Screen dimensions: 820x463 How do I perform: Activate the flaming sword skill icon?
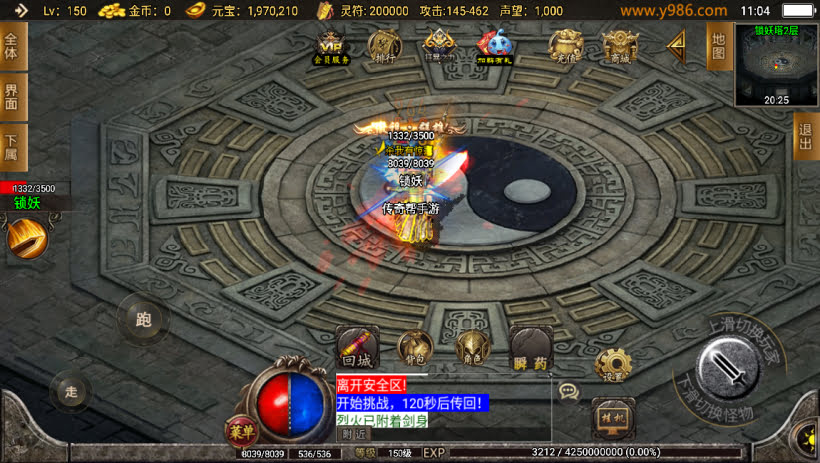pyautogui.click(x=26, y=238)
